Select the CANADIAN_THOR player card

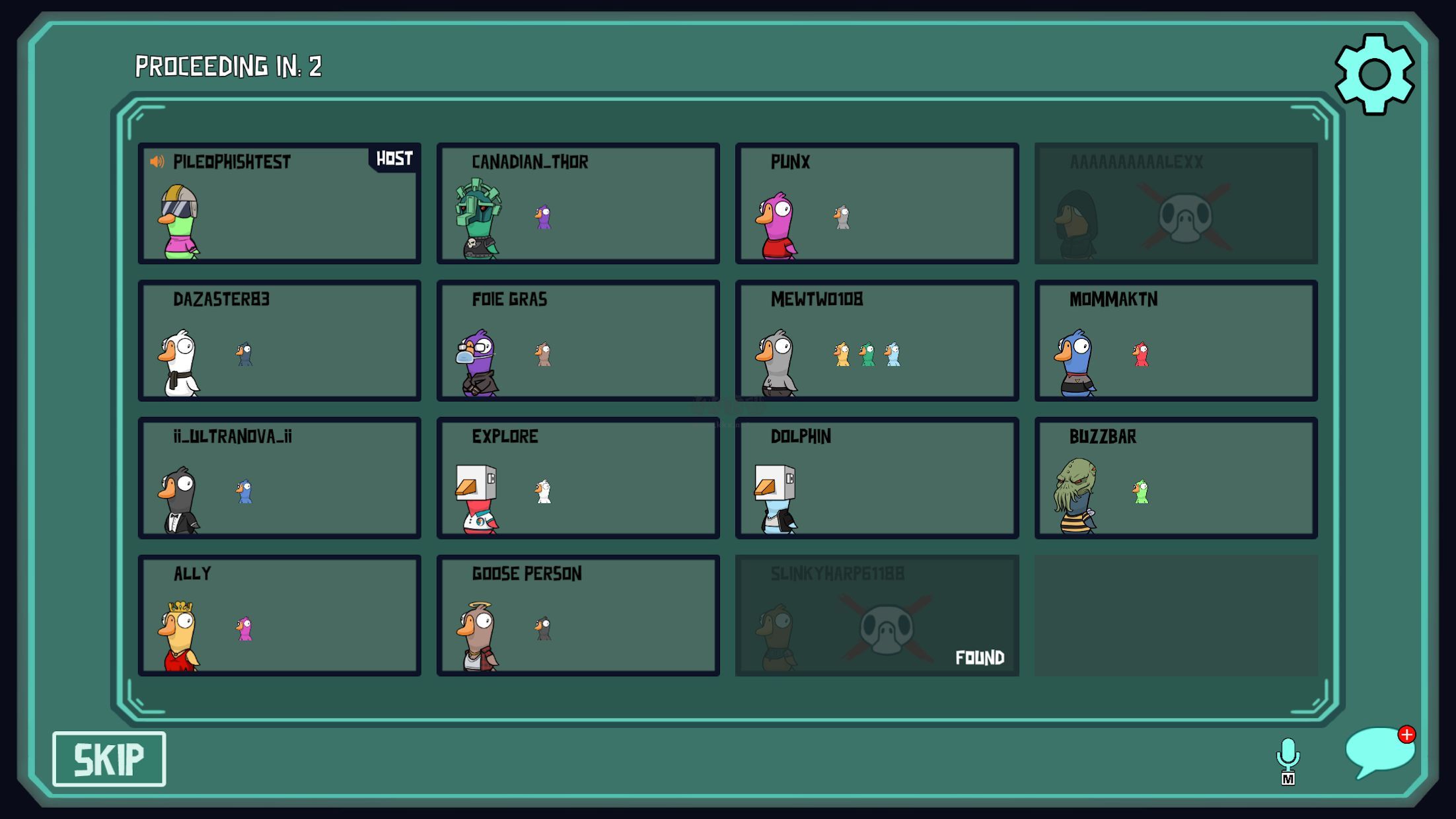click(578, 203)
